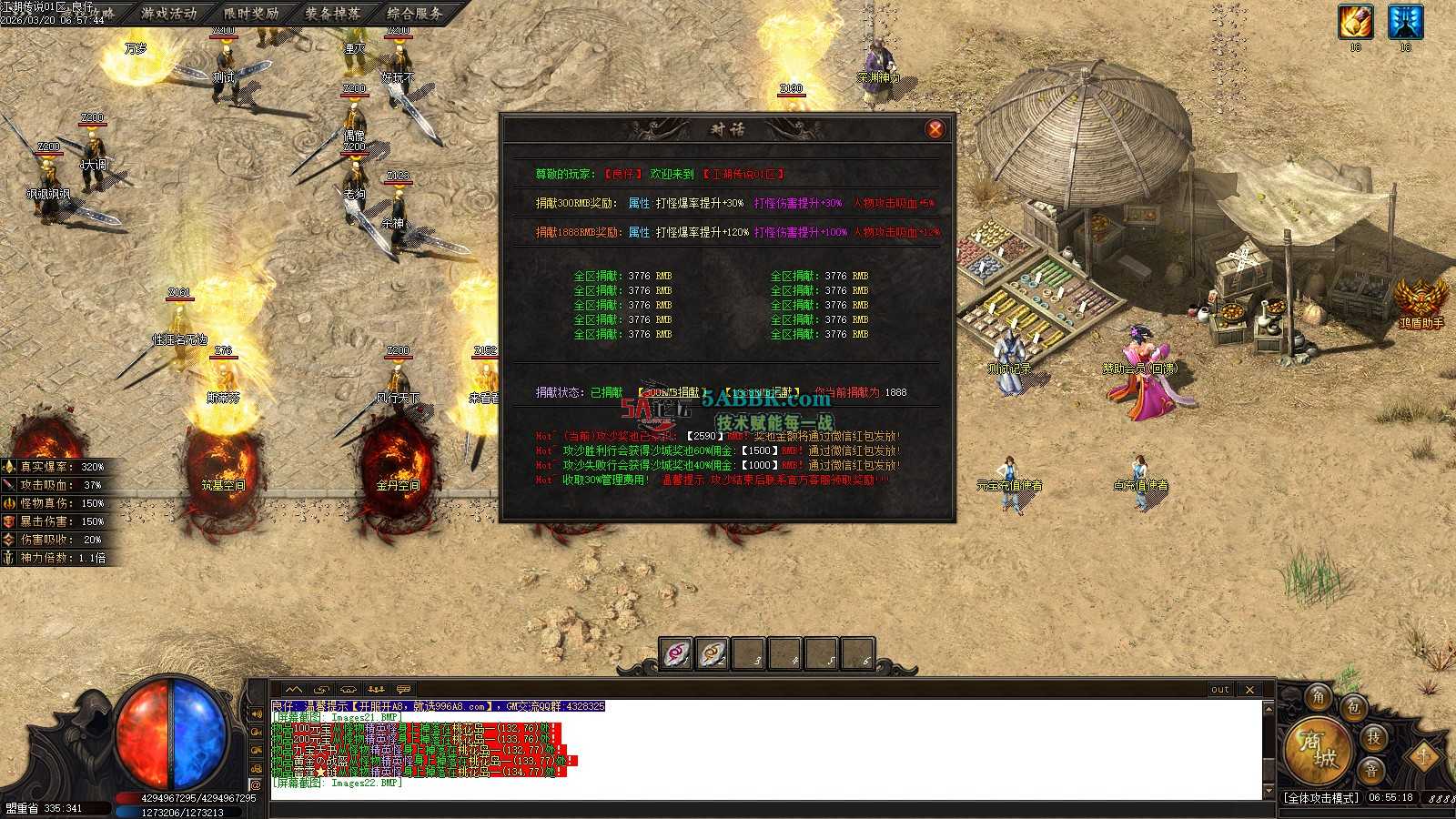Viewport: 1456px width, 819px height.
Task: Open the character panel 角 button
Action: coord(1319,698)
